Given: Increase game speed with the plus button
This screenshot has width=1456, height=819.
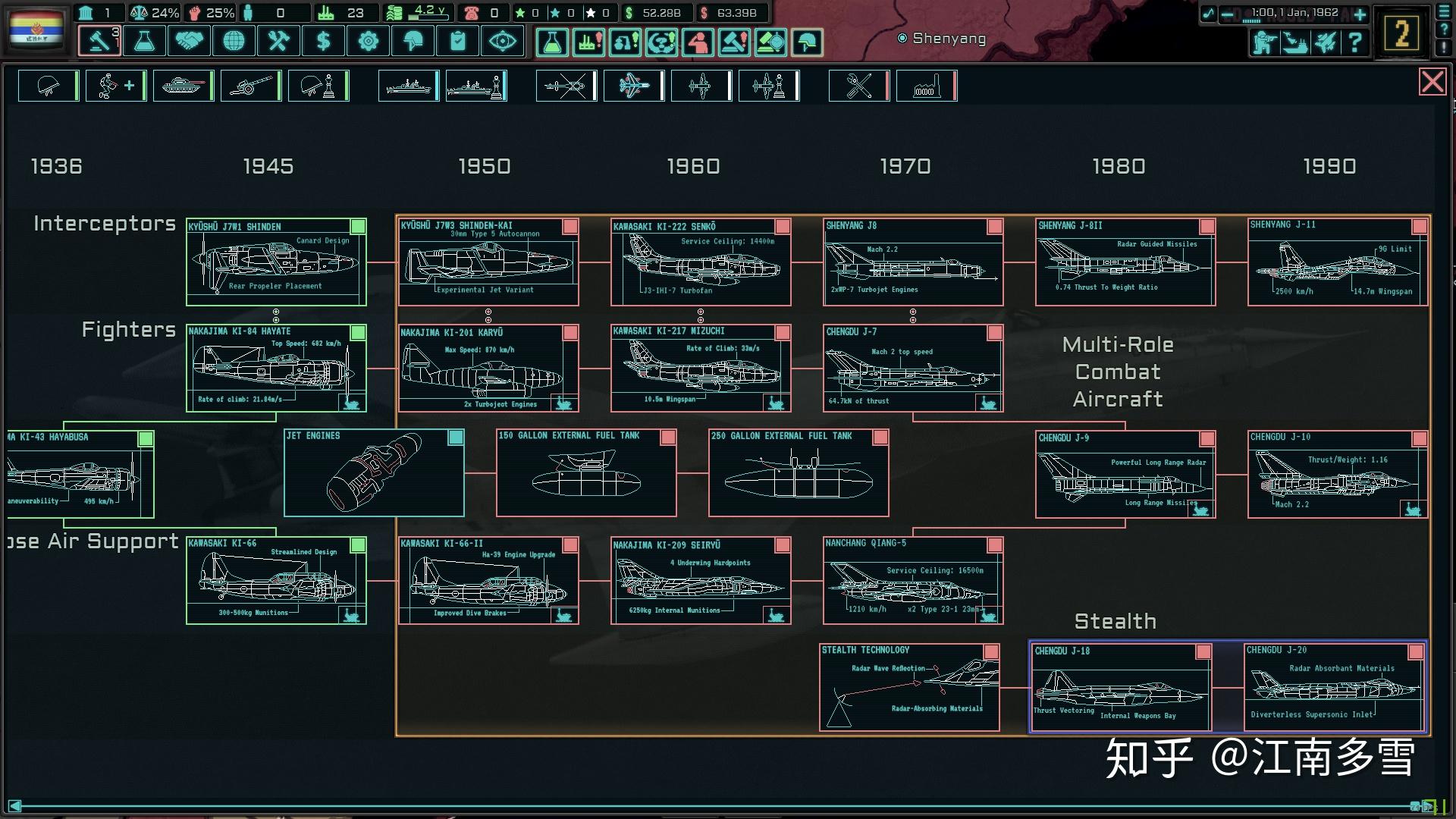Looking at the screenshot, I should point(1360,14).
